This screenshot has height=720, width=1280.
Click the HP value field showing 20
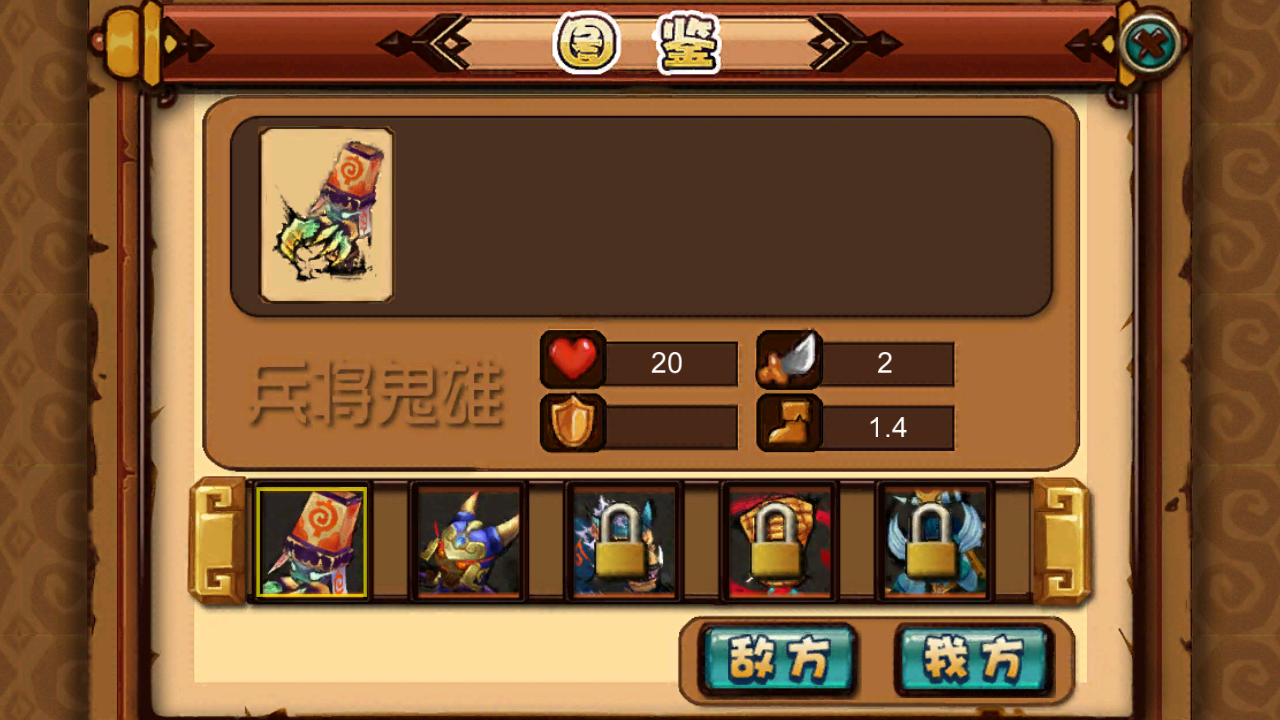pyautogui.click(x=670, y=363)
